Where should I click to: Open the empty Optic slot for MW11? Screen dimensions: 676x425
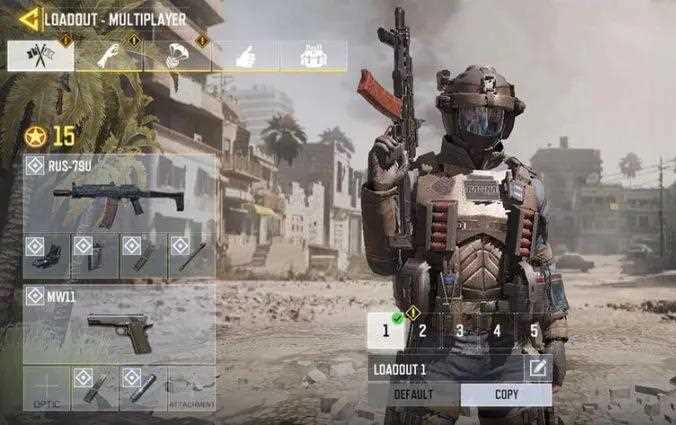click(x=47, y=389)
